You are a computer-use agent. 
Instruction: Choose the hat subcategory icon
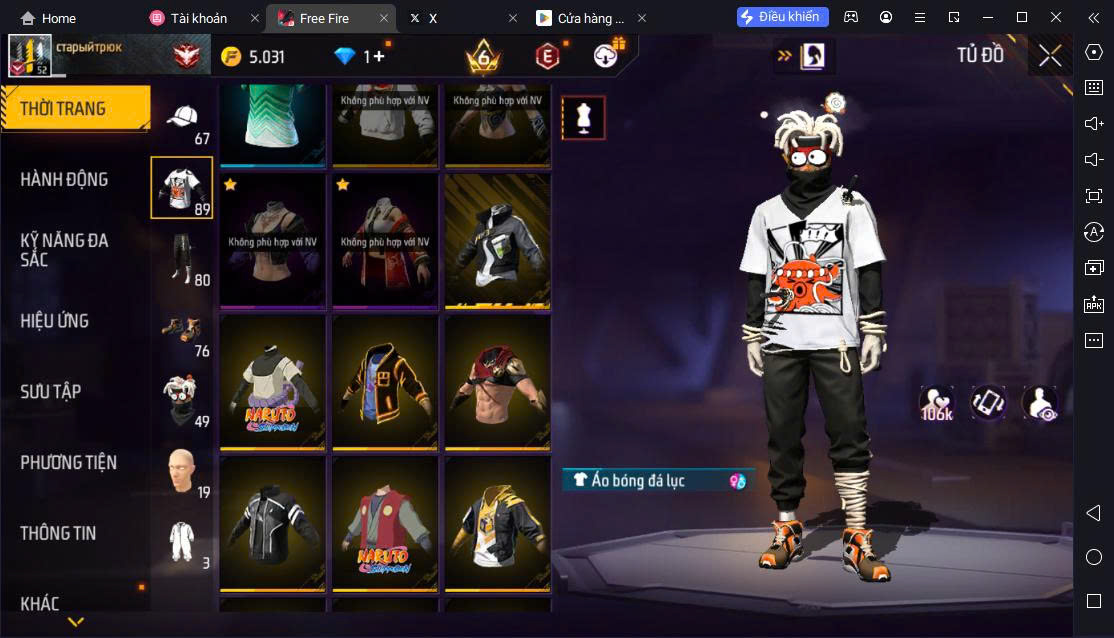(182, 120)
